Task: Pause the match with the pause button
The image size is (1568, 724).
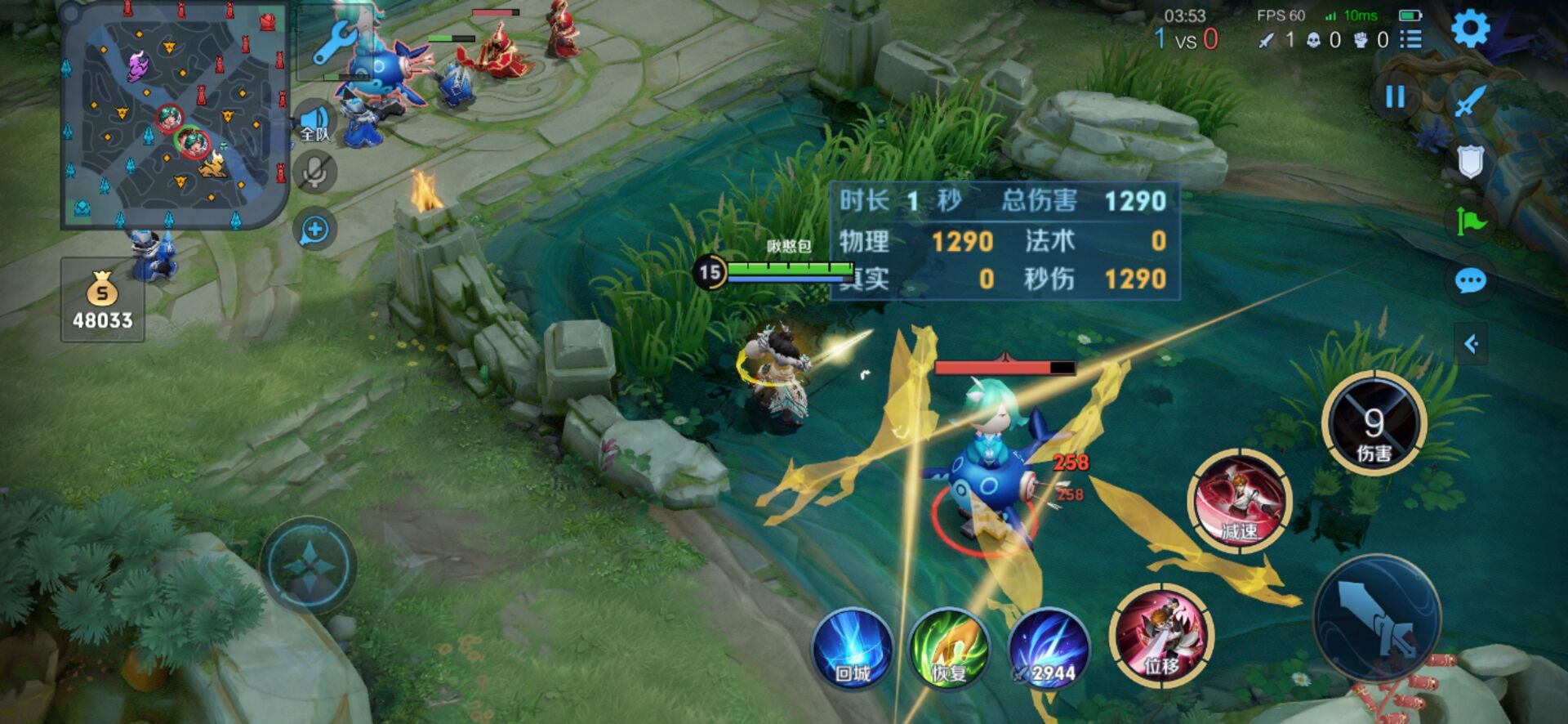Action: [1395, 97]
